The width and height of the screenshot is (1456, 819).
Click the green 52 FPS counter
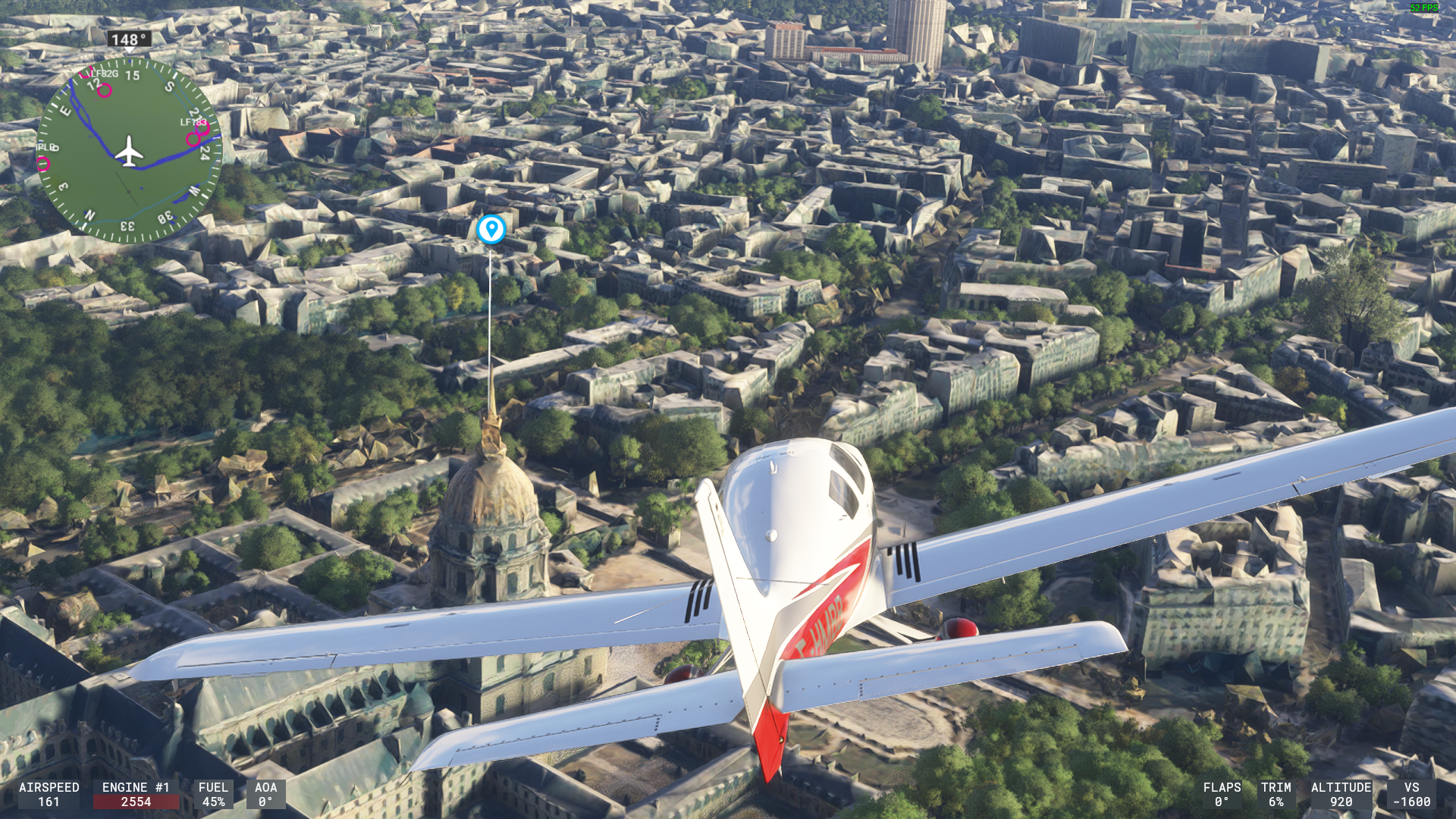click(x=1423, y=8)
